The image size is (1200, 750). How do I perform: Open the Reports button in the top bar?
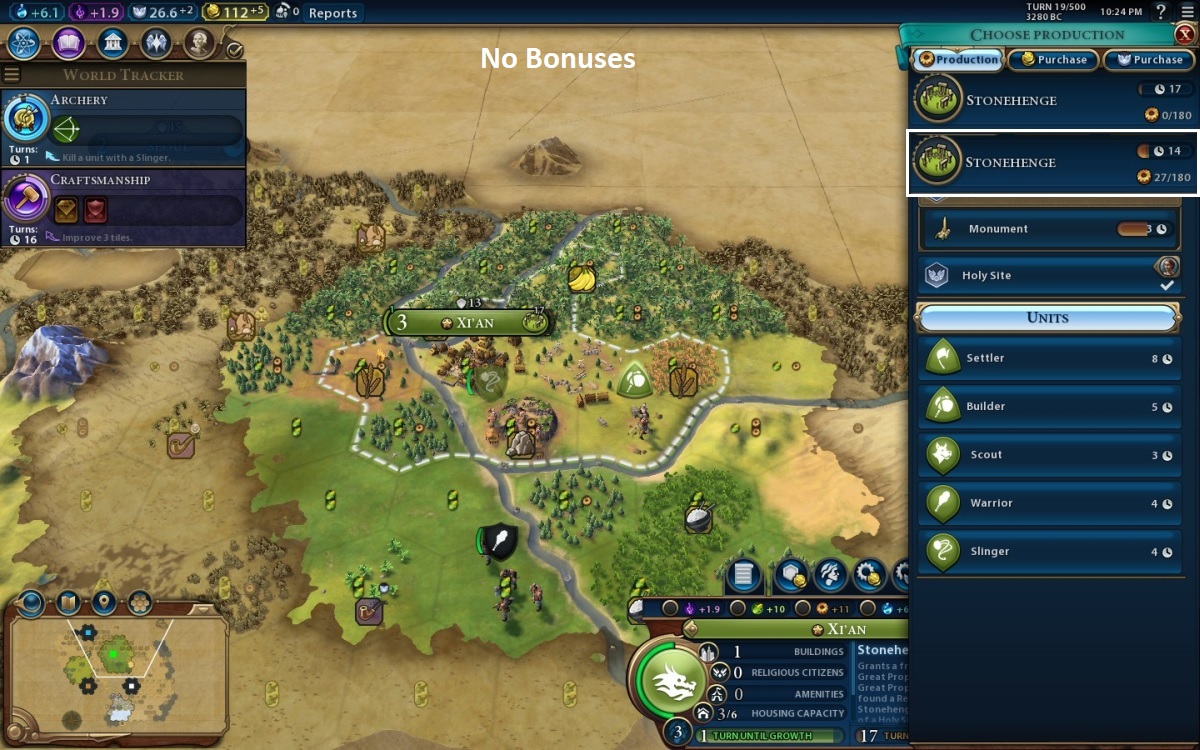332,13
